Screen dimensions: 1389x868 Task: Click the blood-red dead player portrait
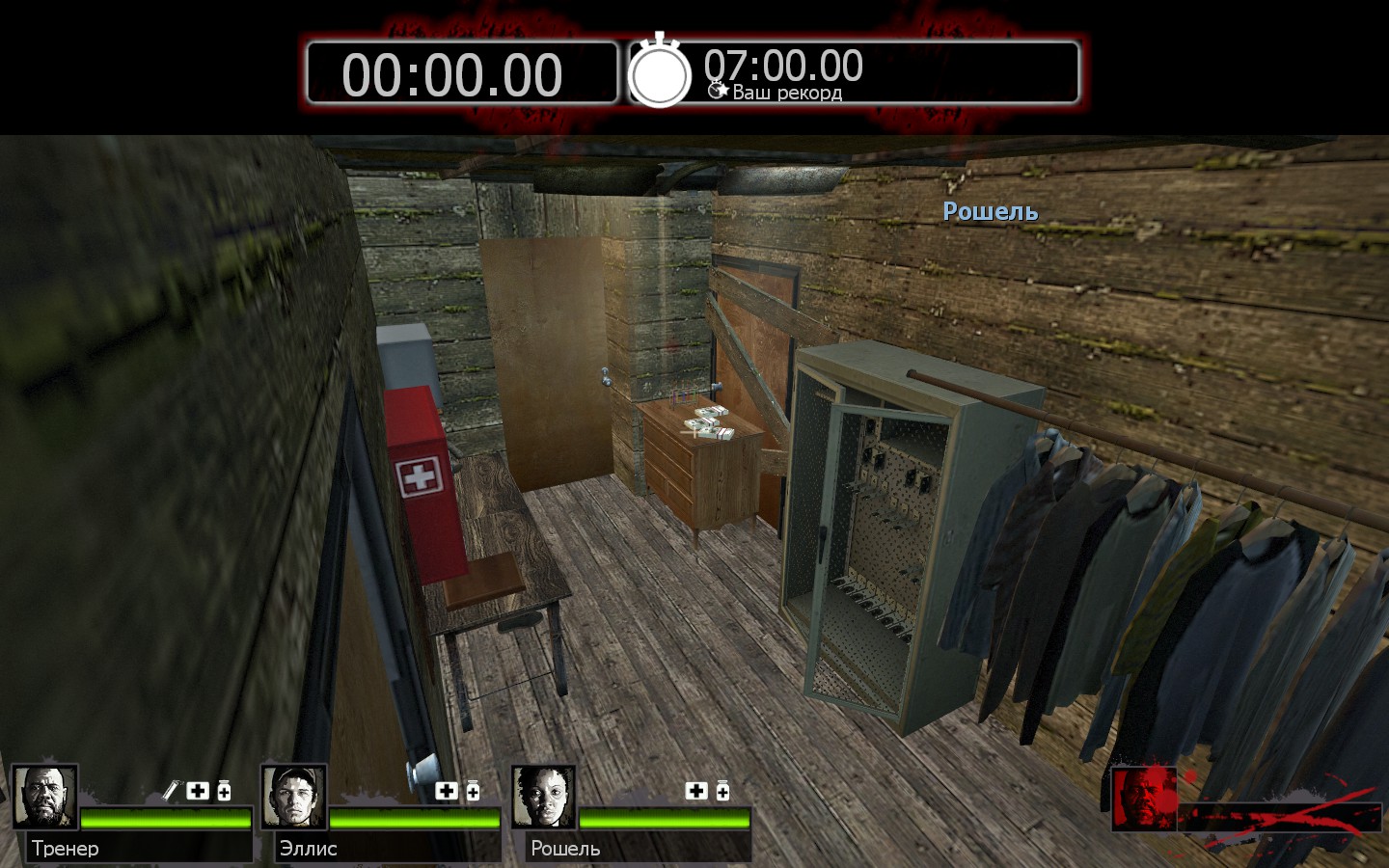point(1144,799)
